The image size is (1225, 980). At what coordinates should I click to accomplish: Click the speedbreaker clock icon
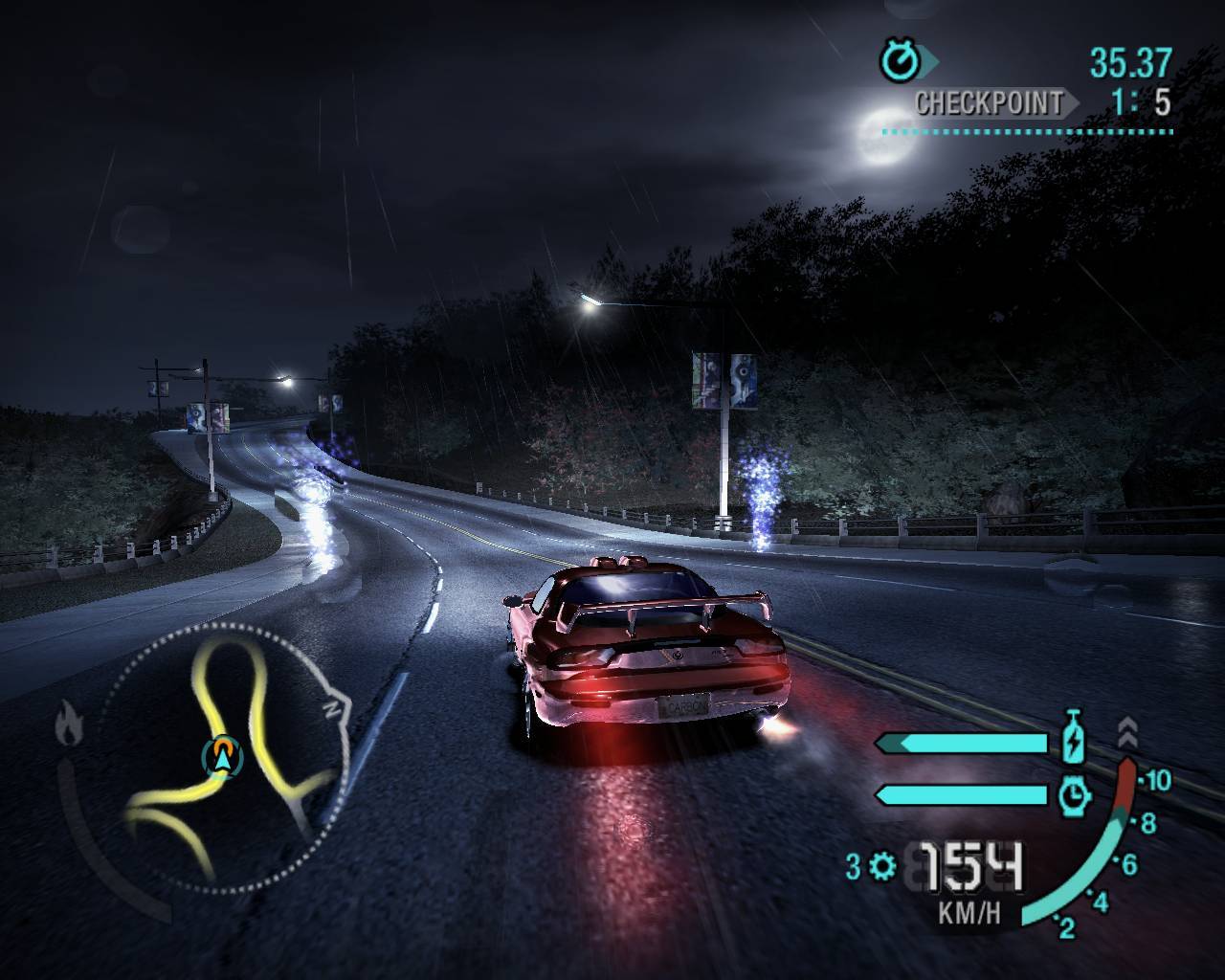[1074, 793]
